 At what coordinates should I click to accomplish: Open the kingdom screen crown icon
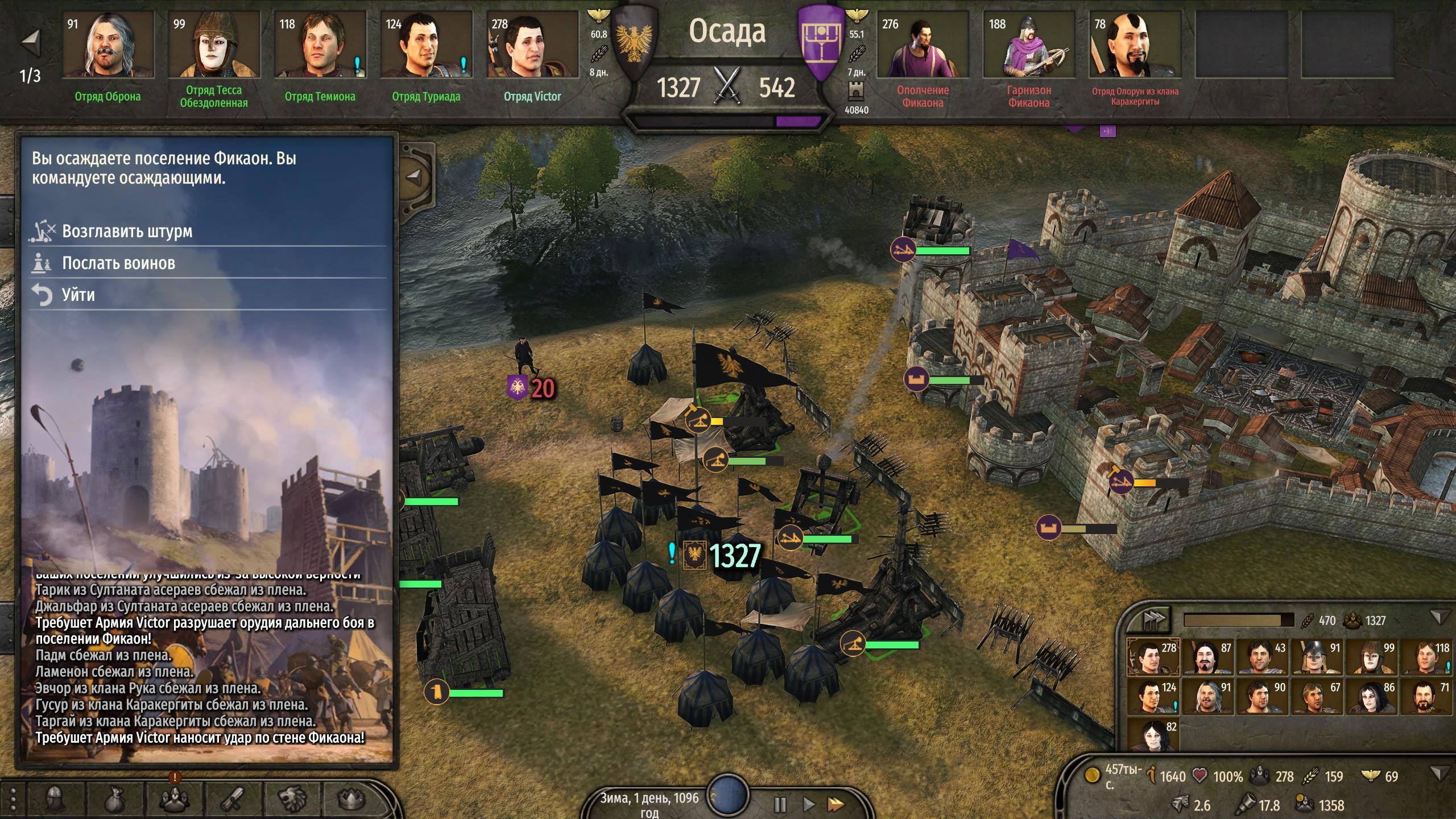351,799
